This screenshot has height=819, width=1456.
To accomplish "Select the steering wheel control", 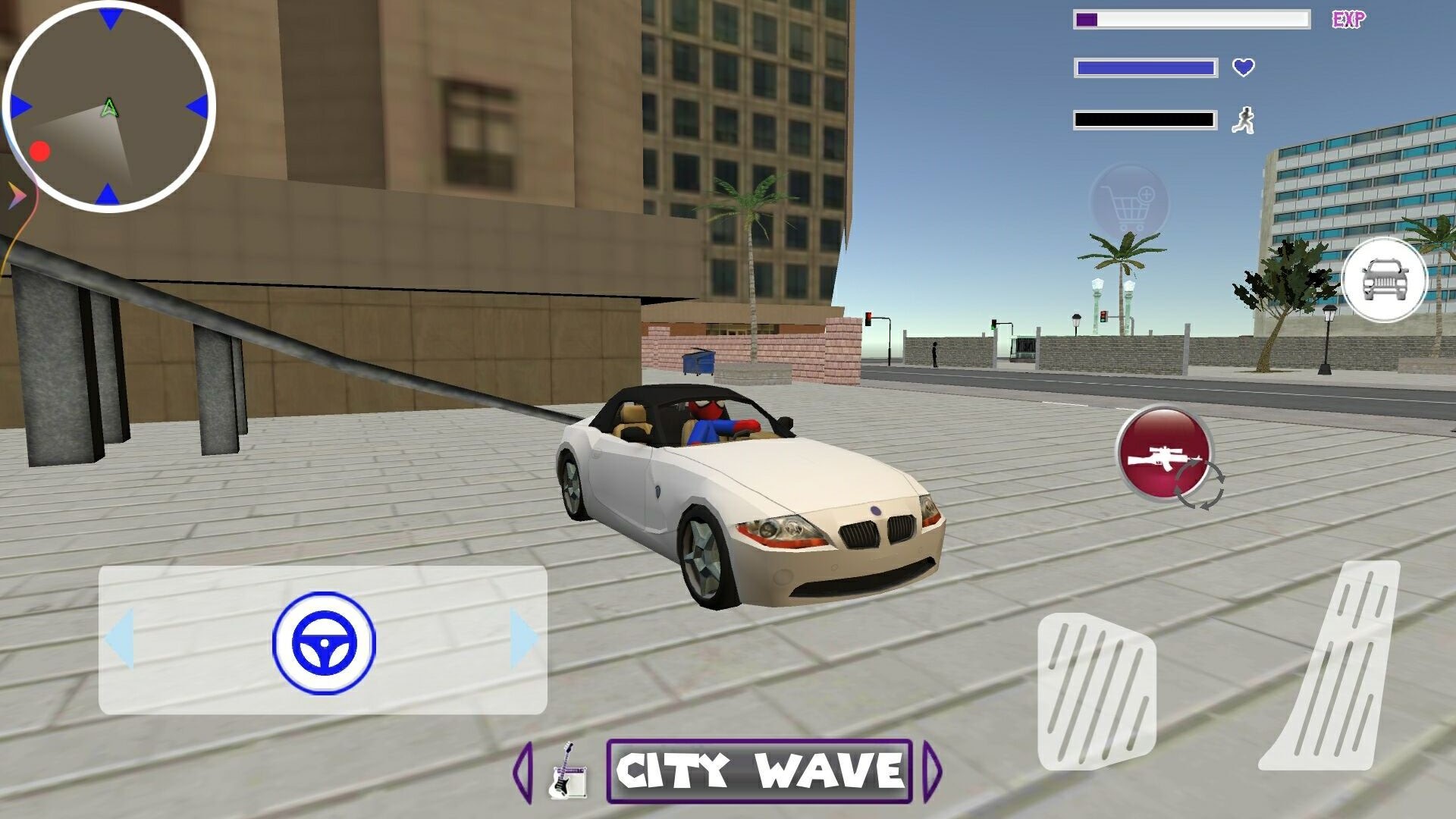I will point(325,643).
